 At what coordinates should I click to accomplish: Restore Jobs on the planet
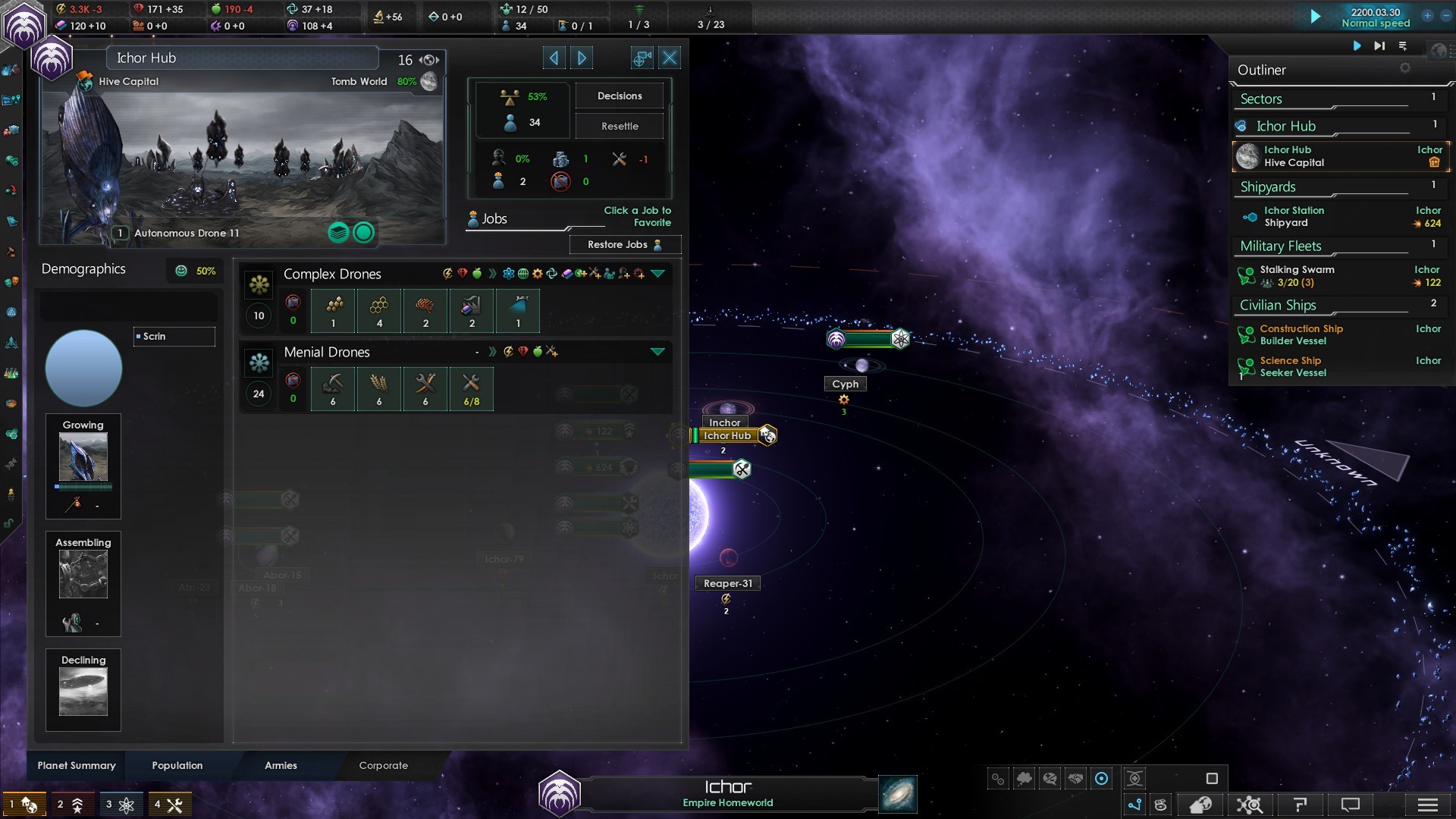click(624, 245)
